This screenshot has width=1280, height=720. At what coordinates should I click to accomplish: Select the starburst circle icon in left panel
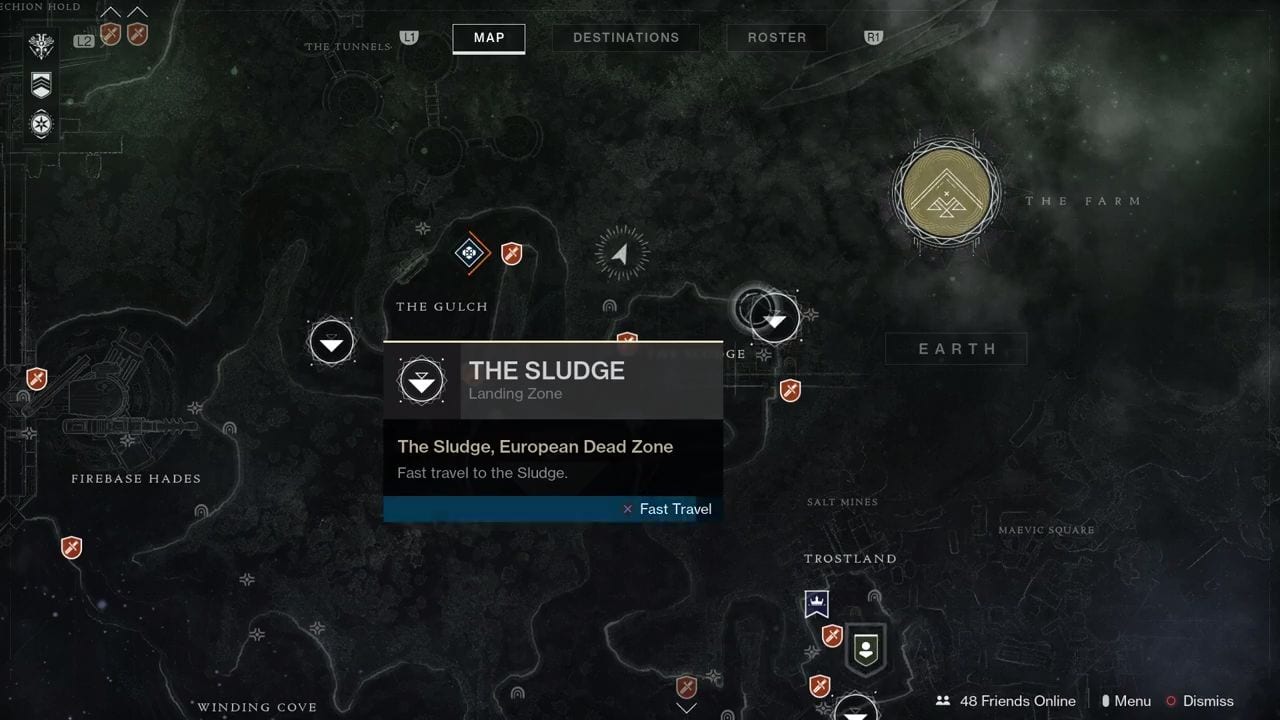(x=41, y=125)
